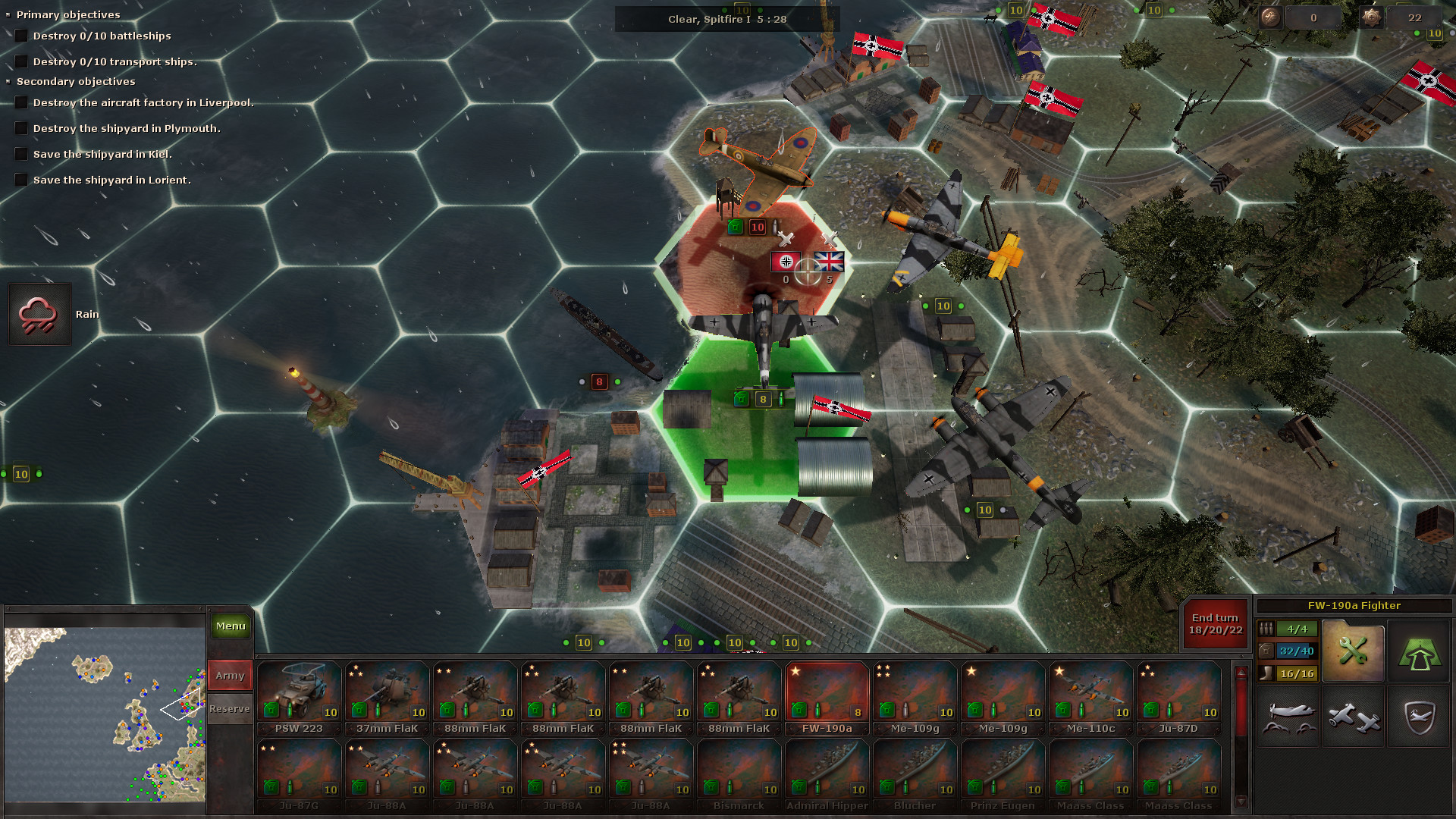This screenshot has height=819, width=1456.
Task: Collapse the Secondary objectives section
Action: point(8,80)
